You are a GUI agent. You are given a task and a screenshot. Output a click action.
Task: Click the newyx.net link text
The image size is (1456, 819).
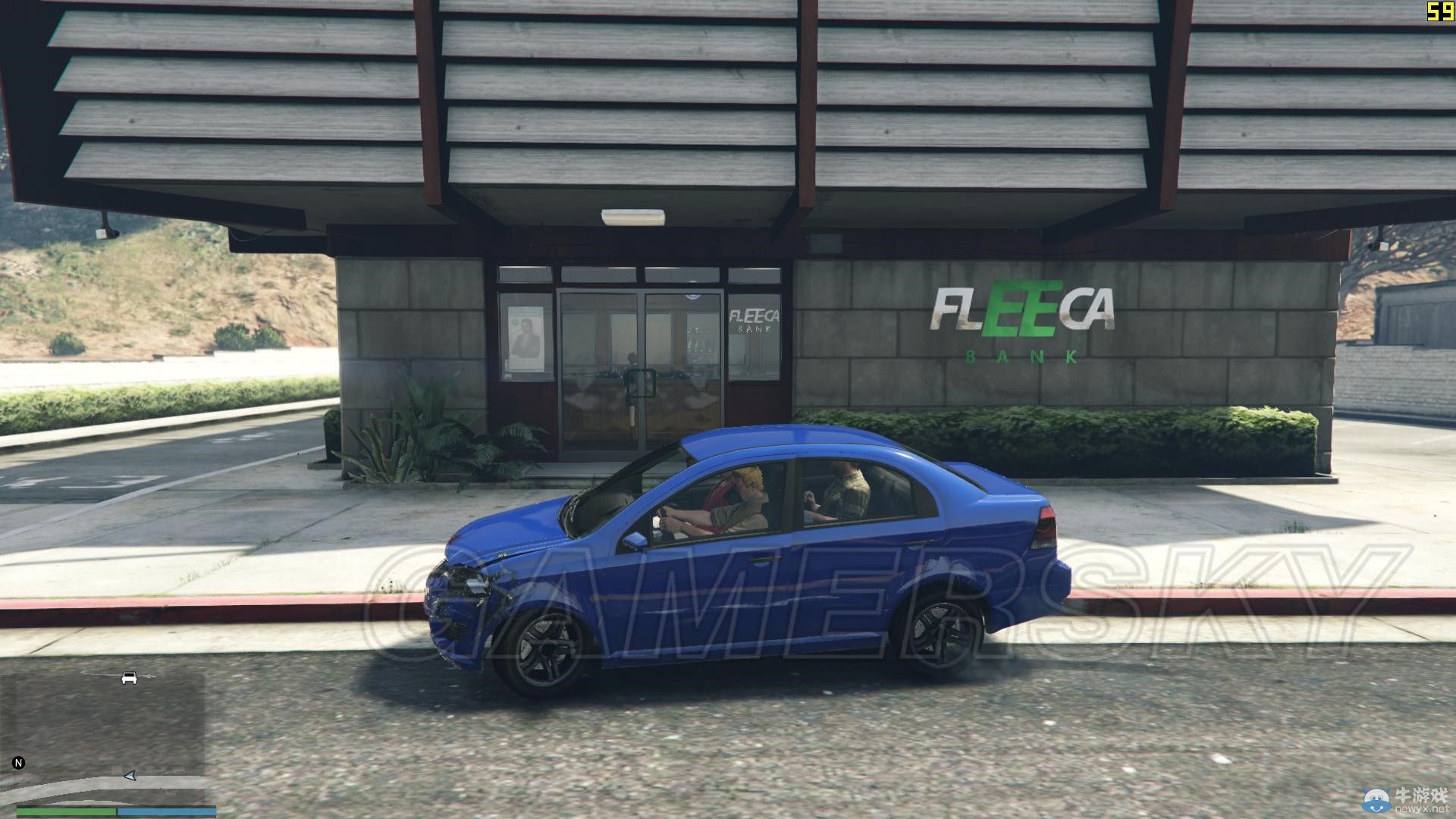(x=1423, y=810)
